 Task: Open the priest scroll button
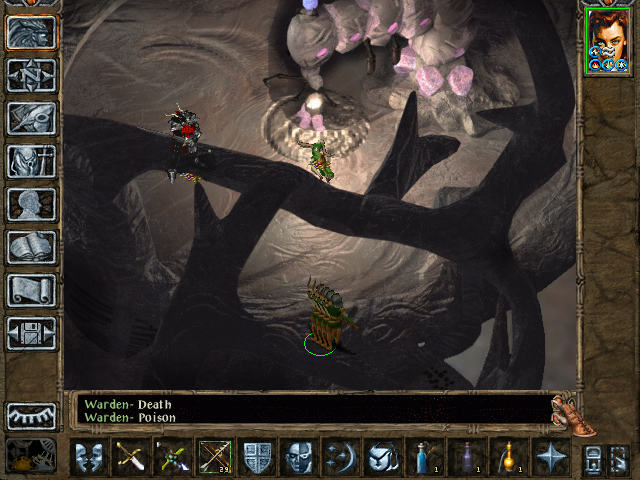click(31, 290)
